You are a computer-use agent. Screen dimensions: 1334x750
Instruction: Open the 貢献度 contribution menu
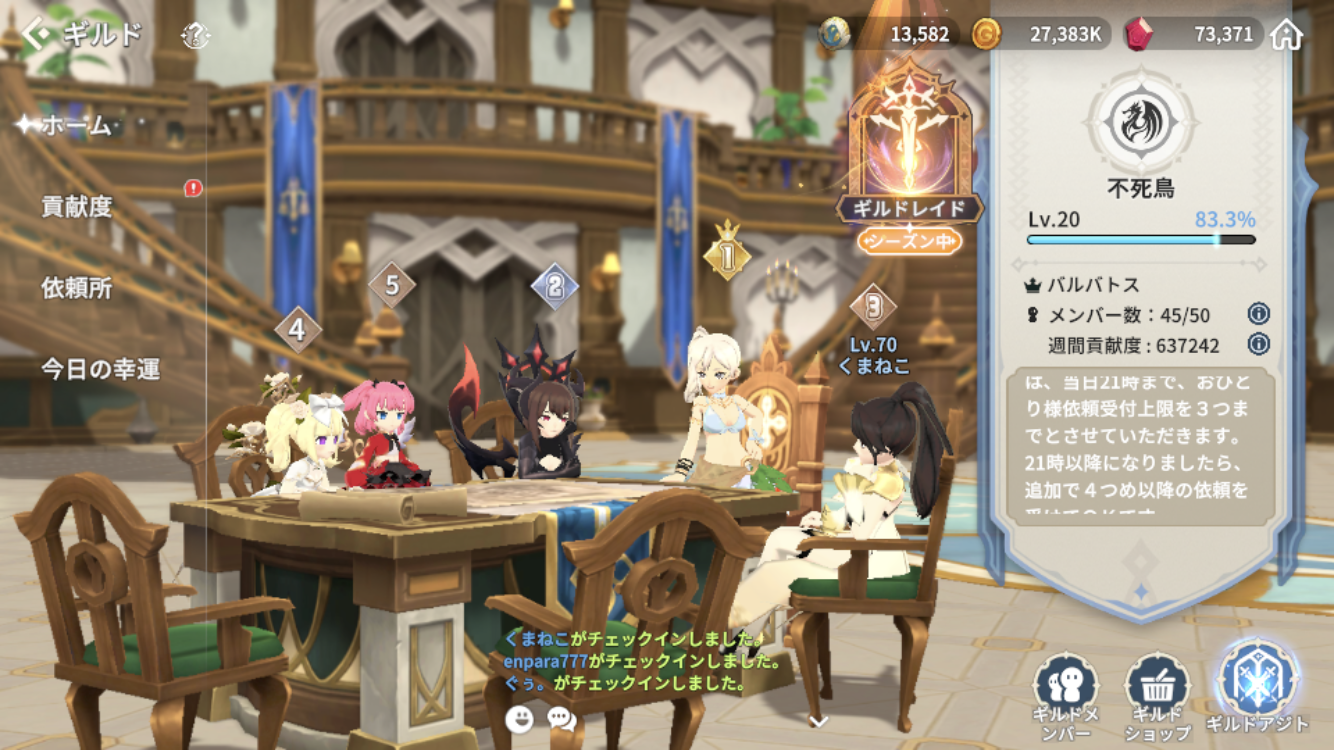pyautogui.click(x=77, y=207)
